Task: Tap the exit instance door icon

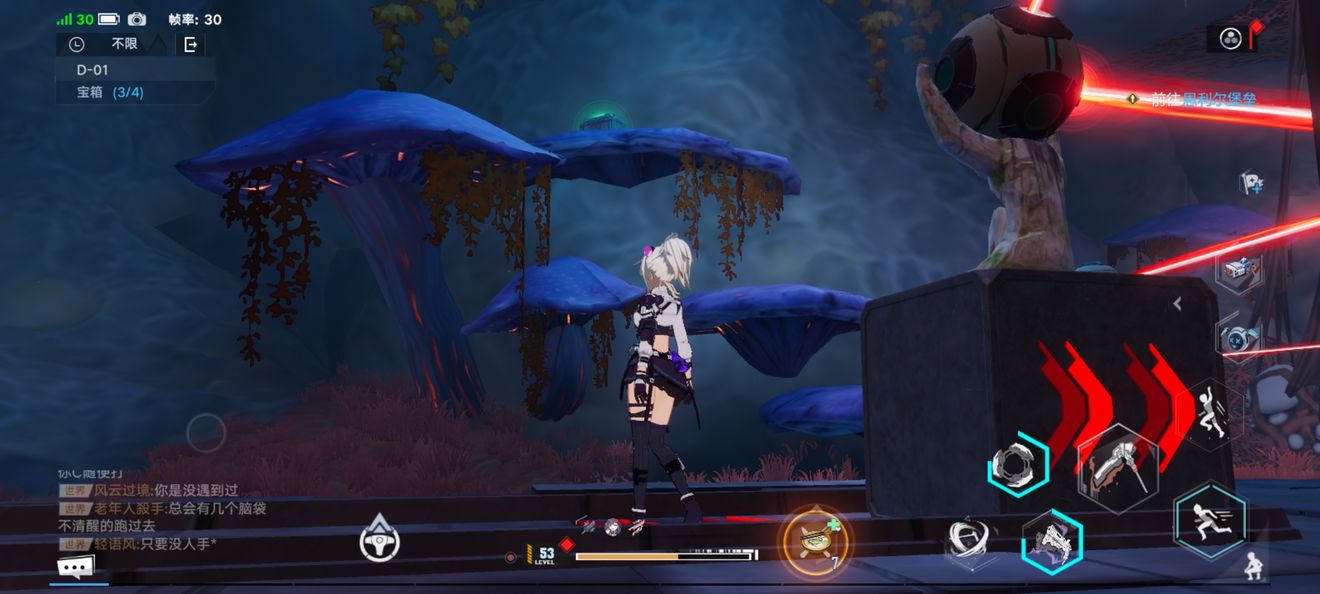Action: coord(190,44)
